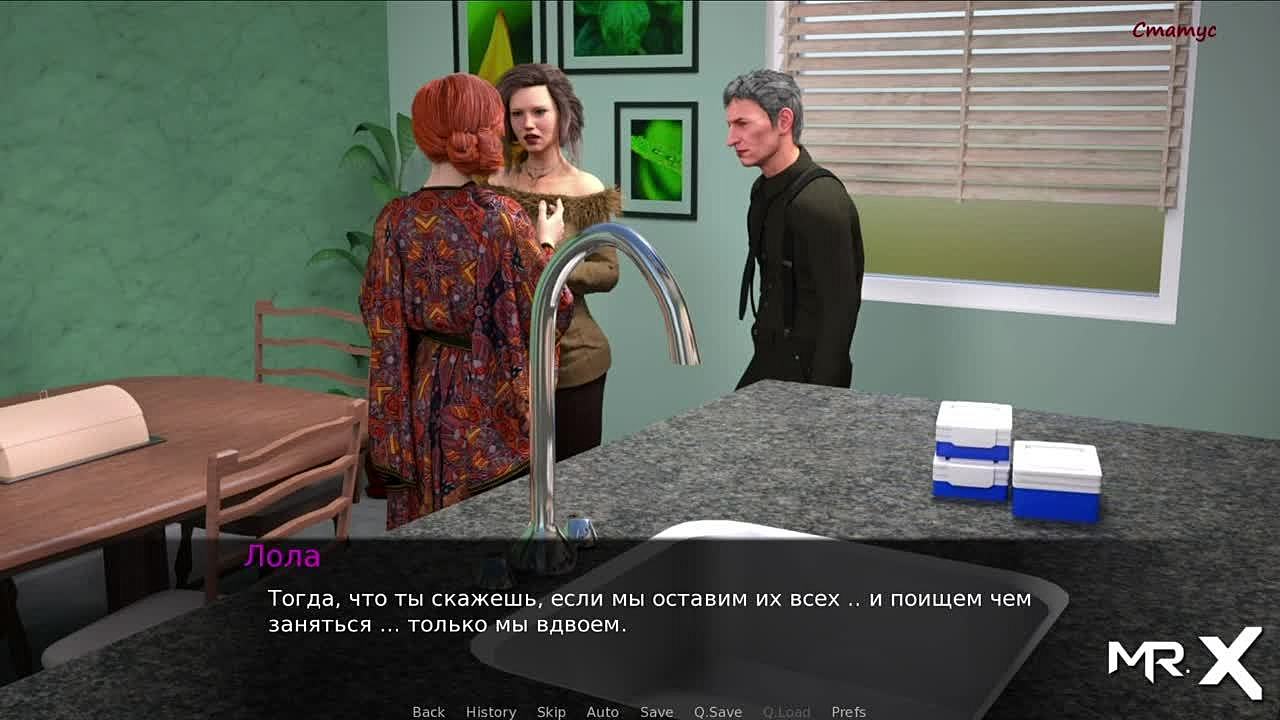Activate Skip to fast-forward dialogue

point(551,712)
